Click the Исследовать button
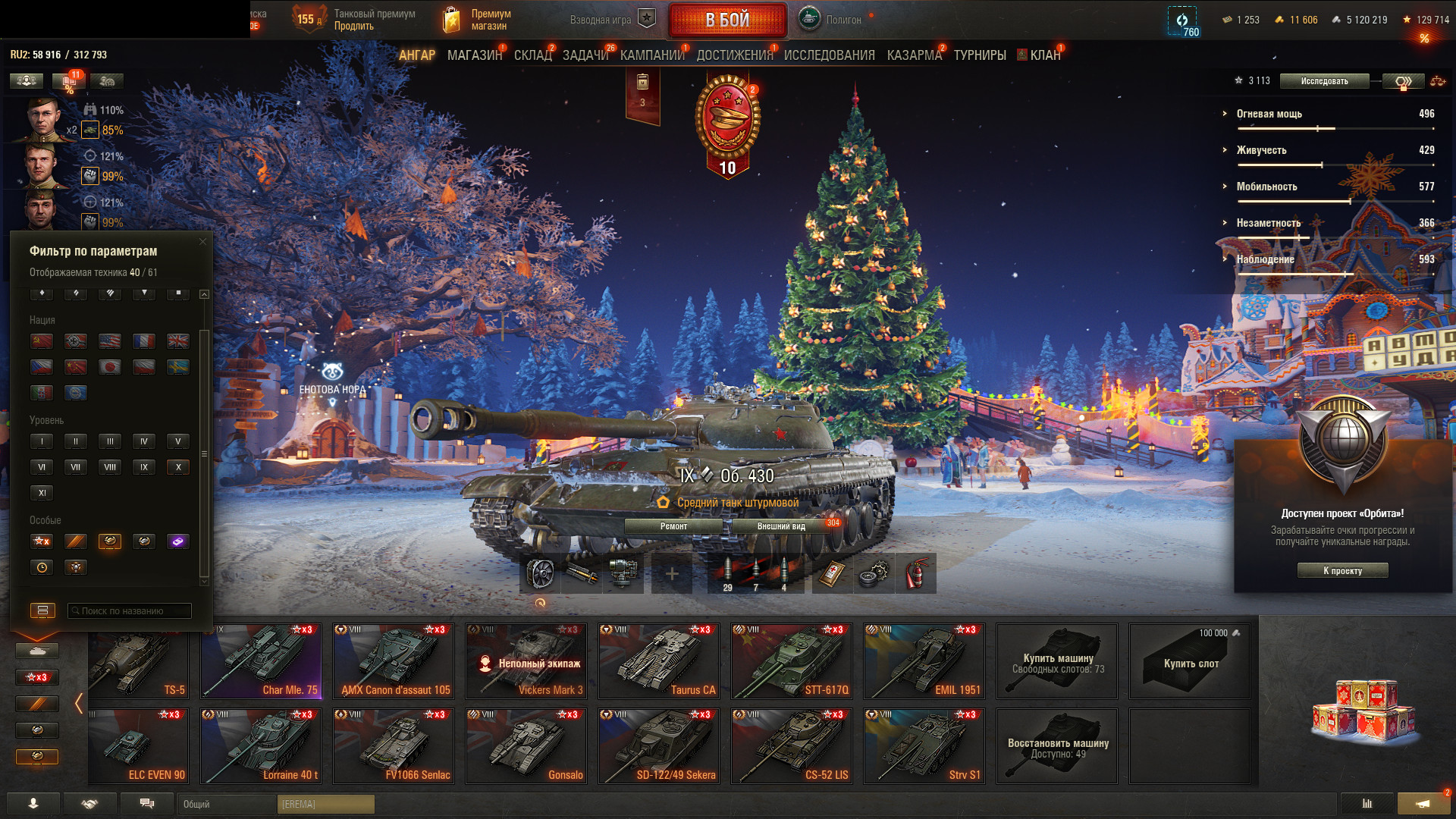1456x819 pixels. (x=1324, y=81)
